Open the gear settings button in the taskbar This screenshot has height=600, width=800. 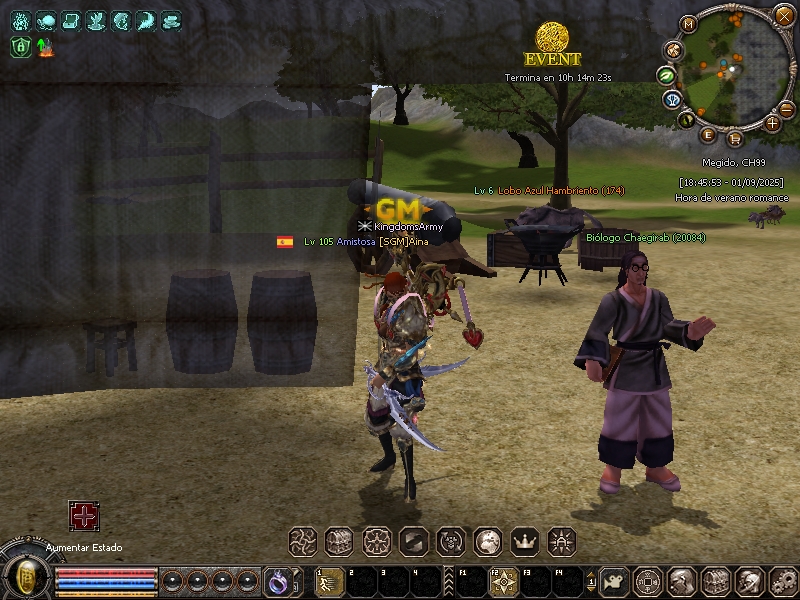[778, 580]
